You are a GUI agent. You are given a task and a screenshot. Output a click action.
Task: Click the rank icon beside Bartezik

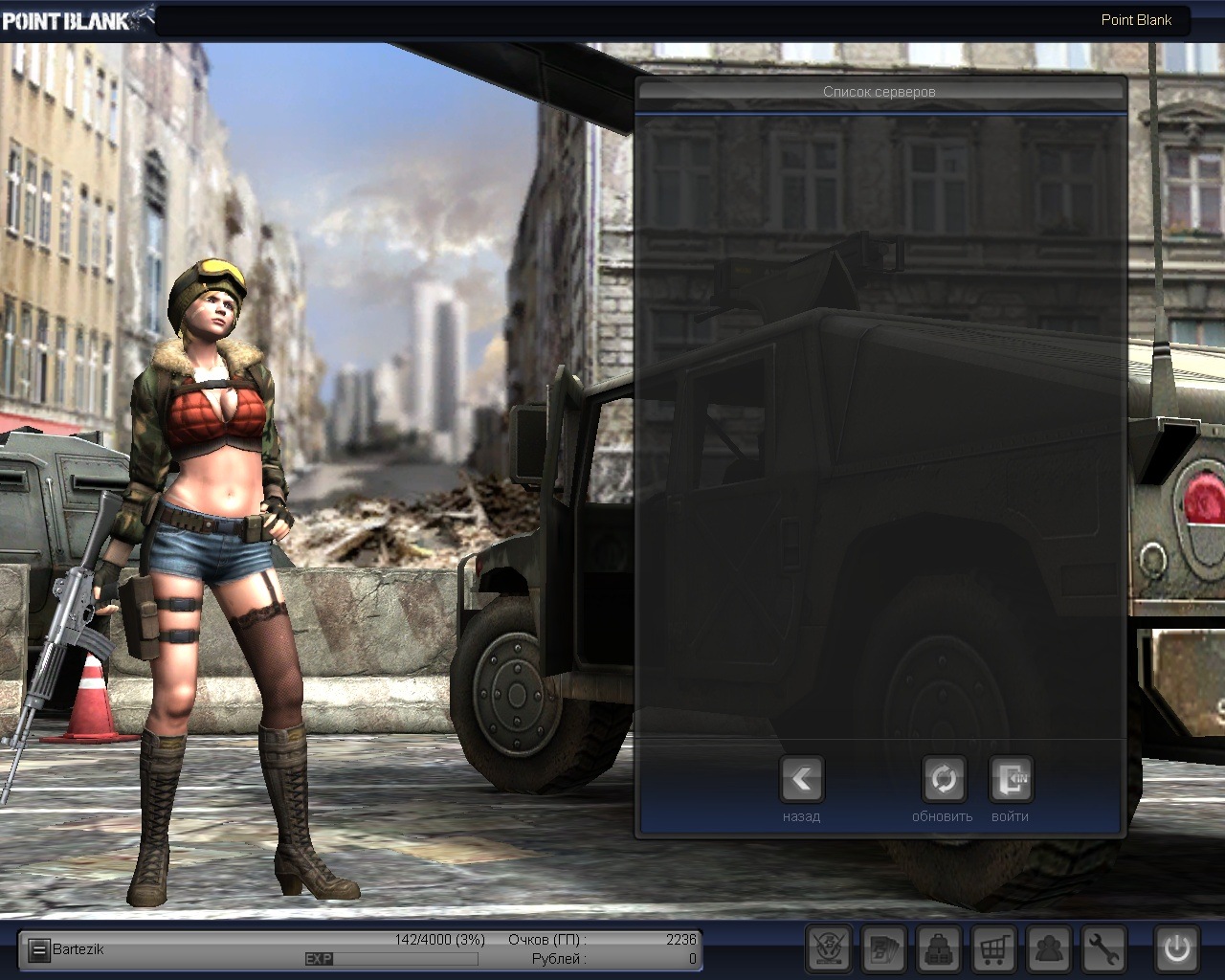coord(38,950)
